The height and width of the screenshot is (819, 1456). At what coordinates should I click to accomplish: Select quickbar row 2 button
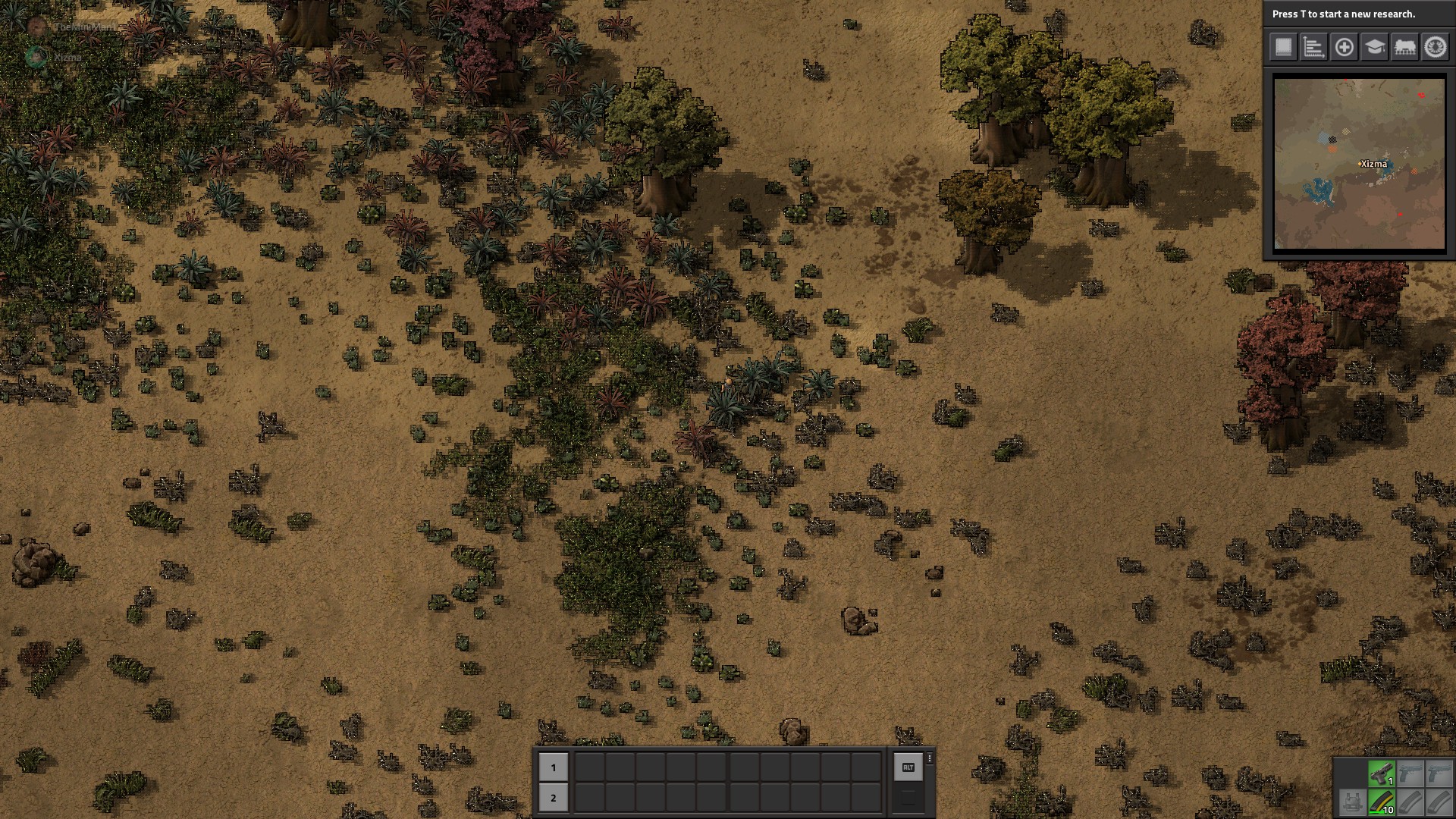click(x=553, y=798)
